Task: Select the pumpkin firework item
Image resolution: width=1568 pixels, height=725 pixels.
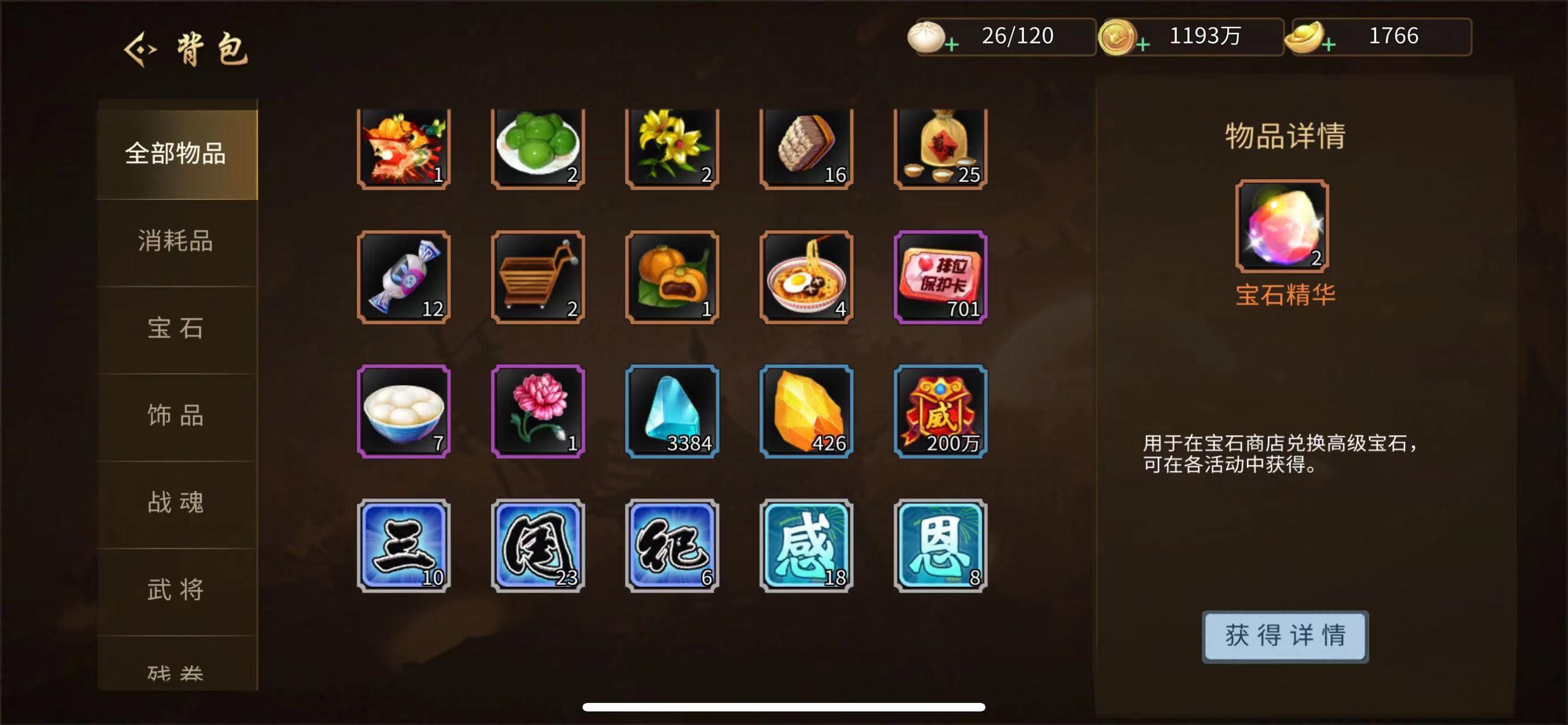Action: point(403,148)
